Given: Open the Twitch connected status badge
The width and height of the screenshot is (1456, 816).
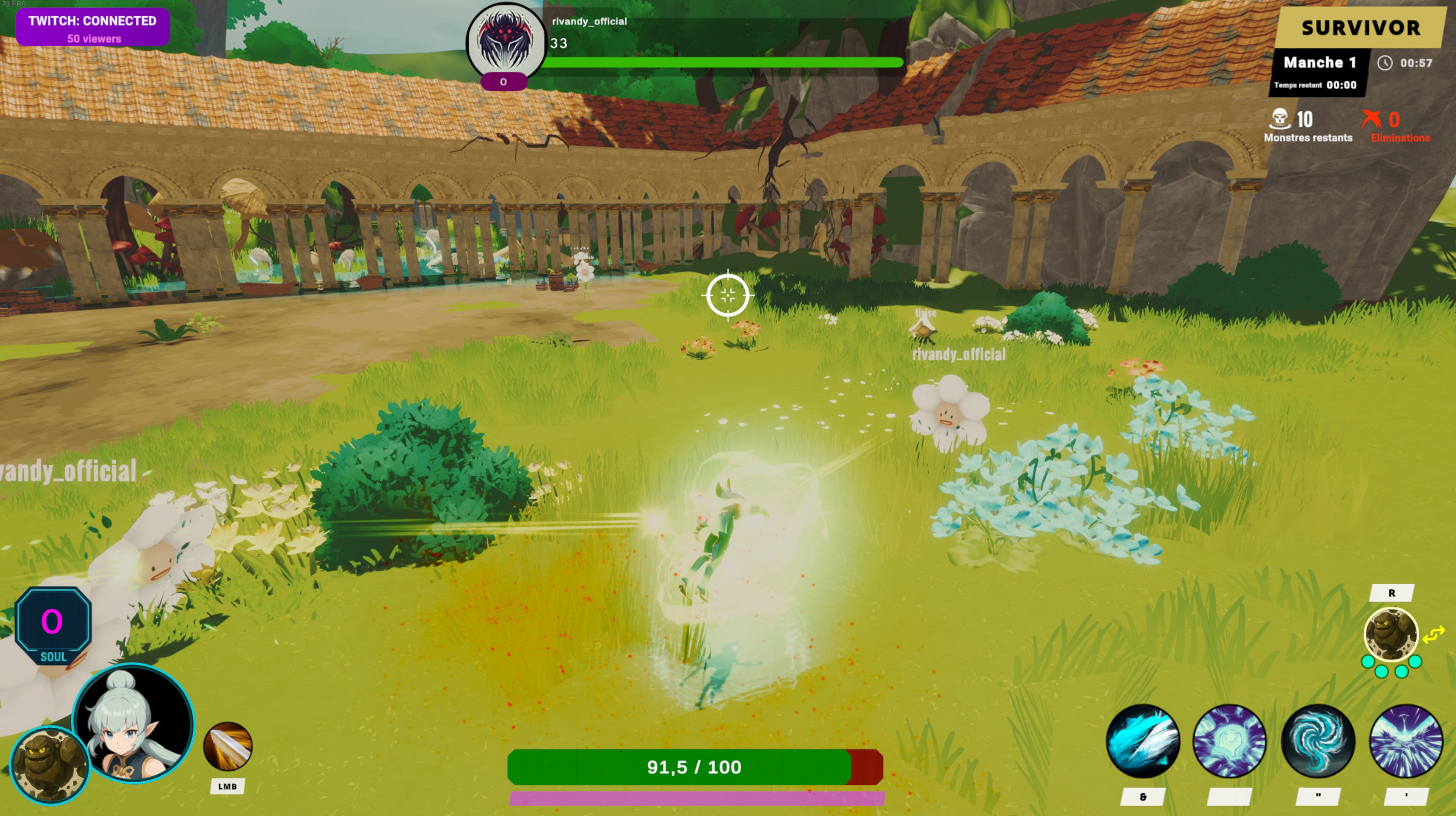Looking at the screenshot, I should tap(93, 28).
